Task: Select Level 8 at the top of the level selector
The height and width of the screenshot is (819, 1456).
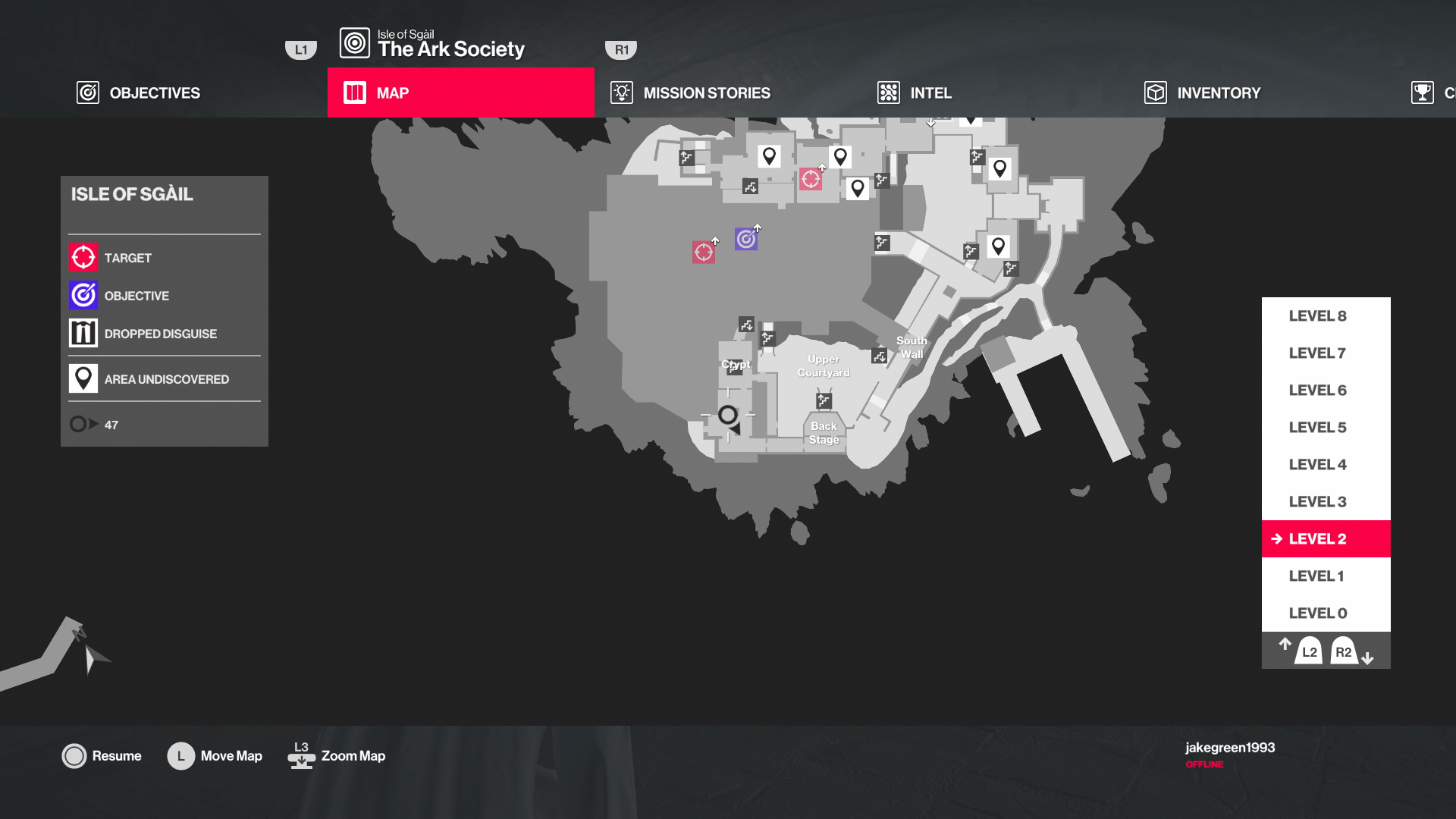Action: click(x=1317, y=315)
